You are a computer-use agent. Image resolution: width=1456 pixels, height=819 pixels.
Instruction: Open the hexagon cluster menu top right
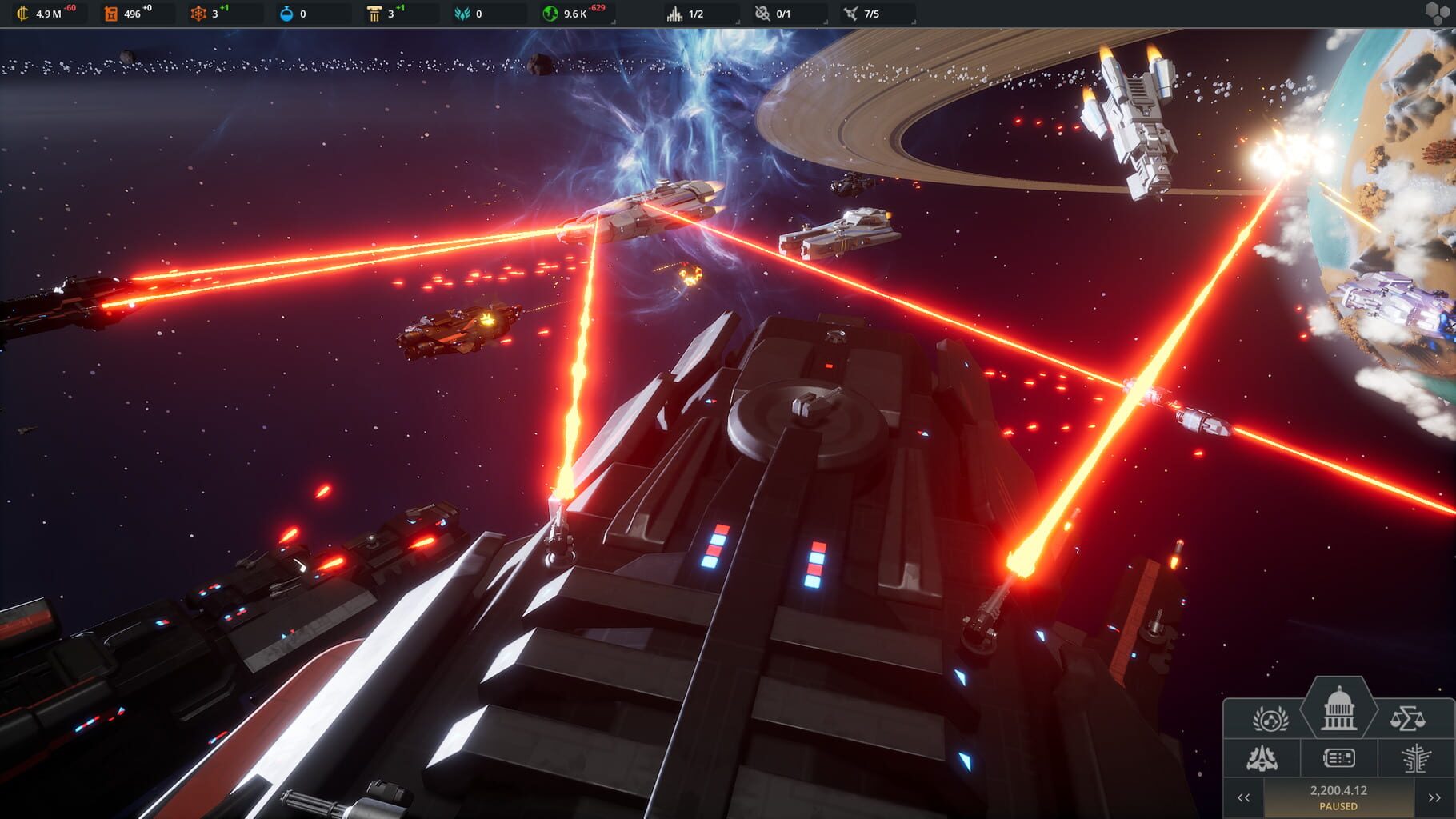coord(1436,12)
